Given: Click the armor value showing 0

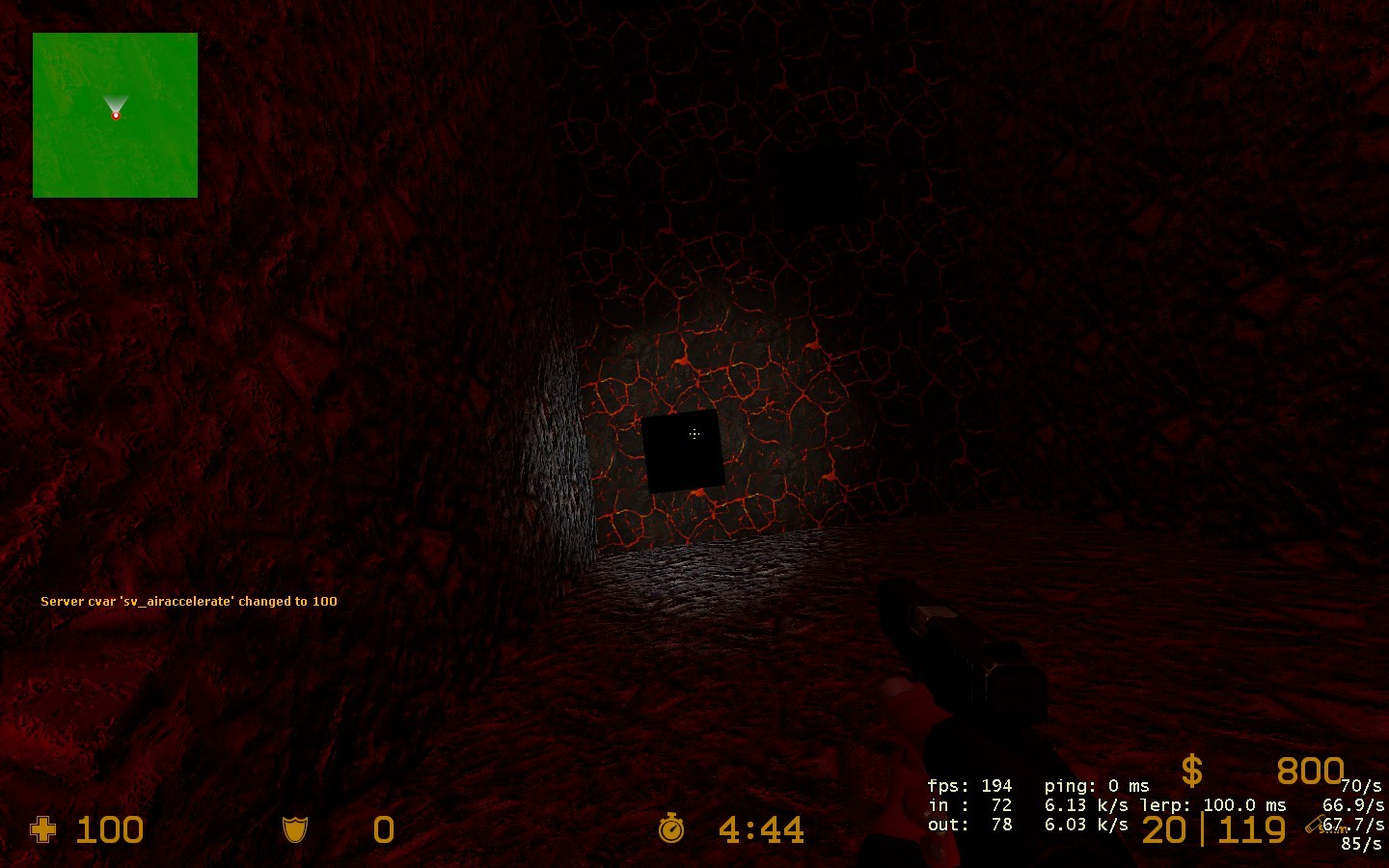Looking at the screenshot, I should [383, 829].
